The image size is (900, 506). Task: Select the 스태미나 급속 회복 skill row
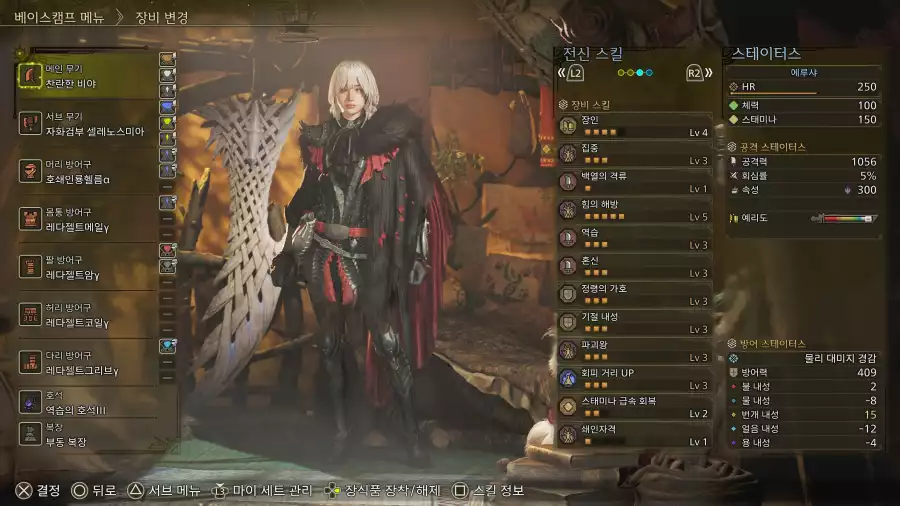pos(635,407)
